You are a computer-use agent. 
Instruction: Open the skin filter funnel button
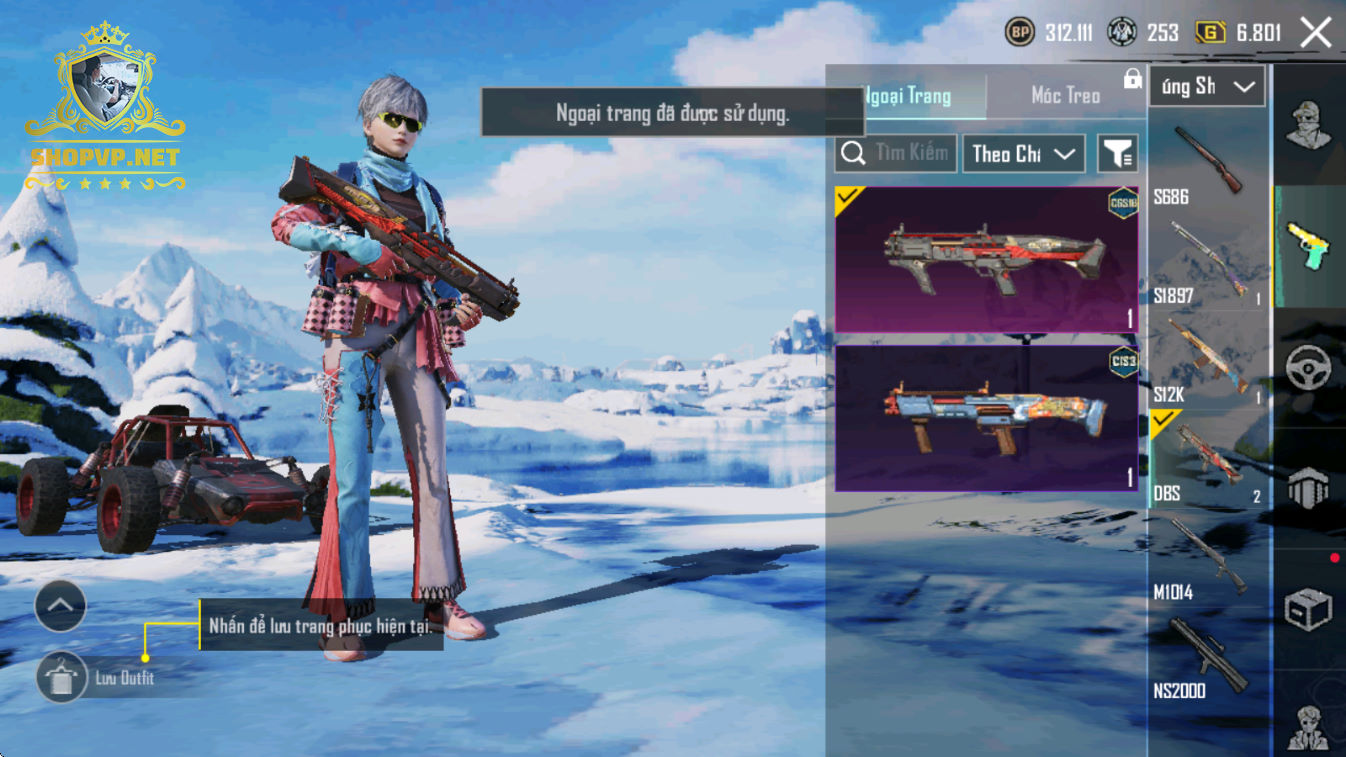point(1117,153)
